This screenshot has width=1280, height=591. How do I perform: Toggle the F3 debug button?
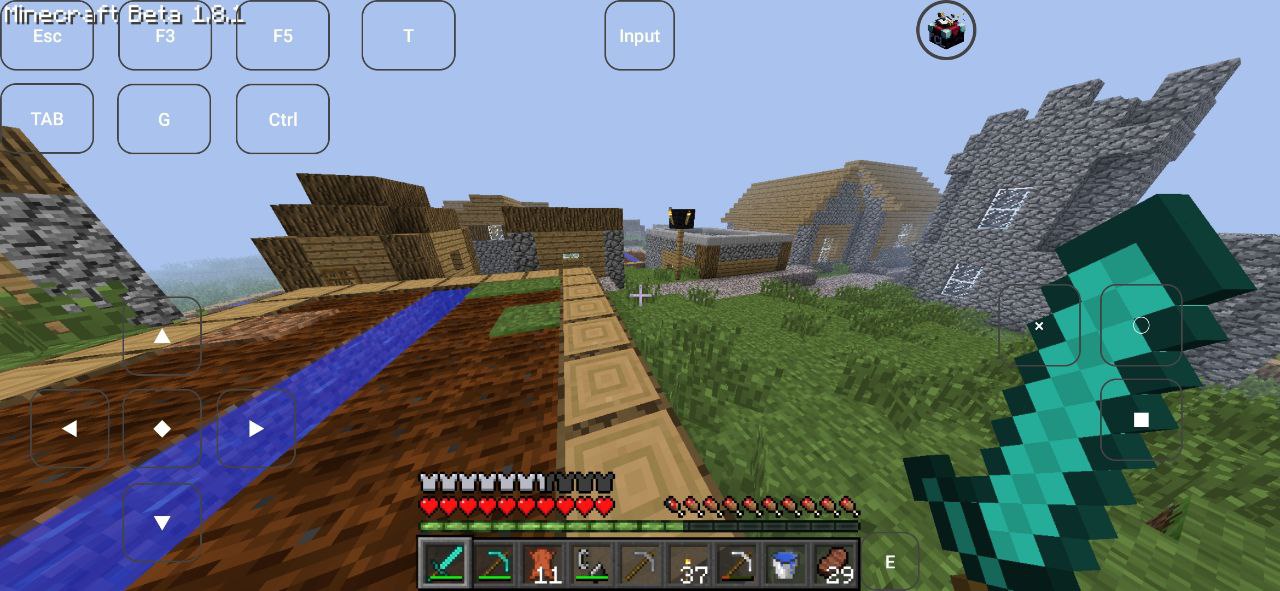[x=165, y=36]
